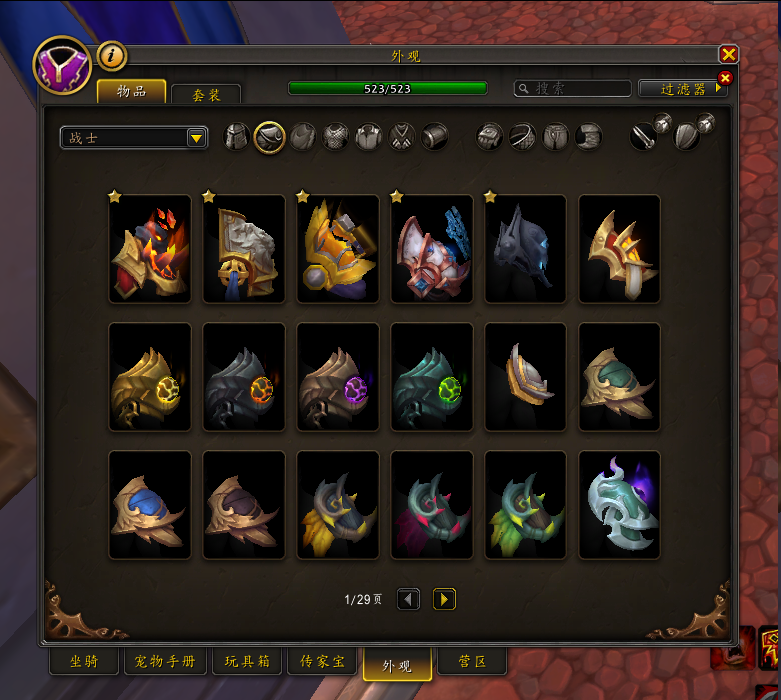Screen dimensions: 781x700
Task: Show main-hand weapon appearances
Action: click(644, 136)
